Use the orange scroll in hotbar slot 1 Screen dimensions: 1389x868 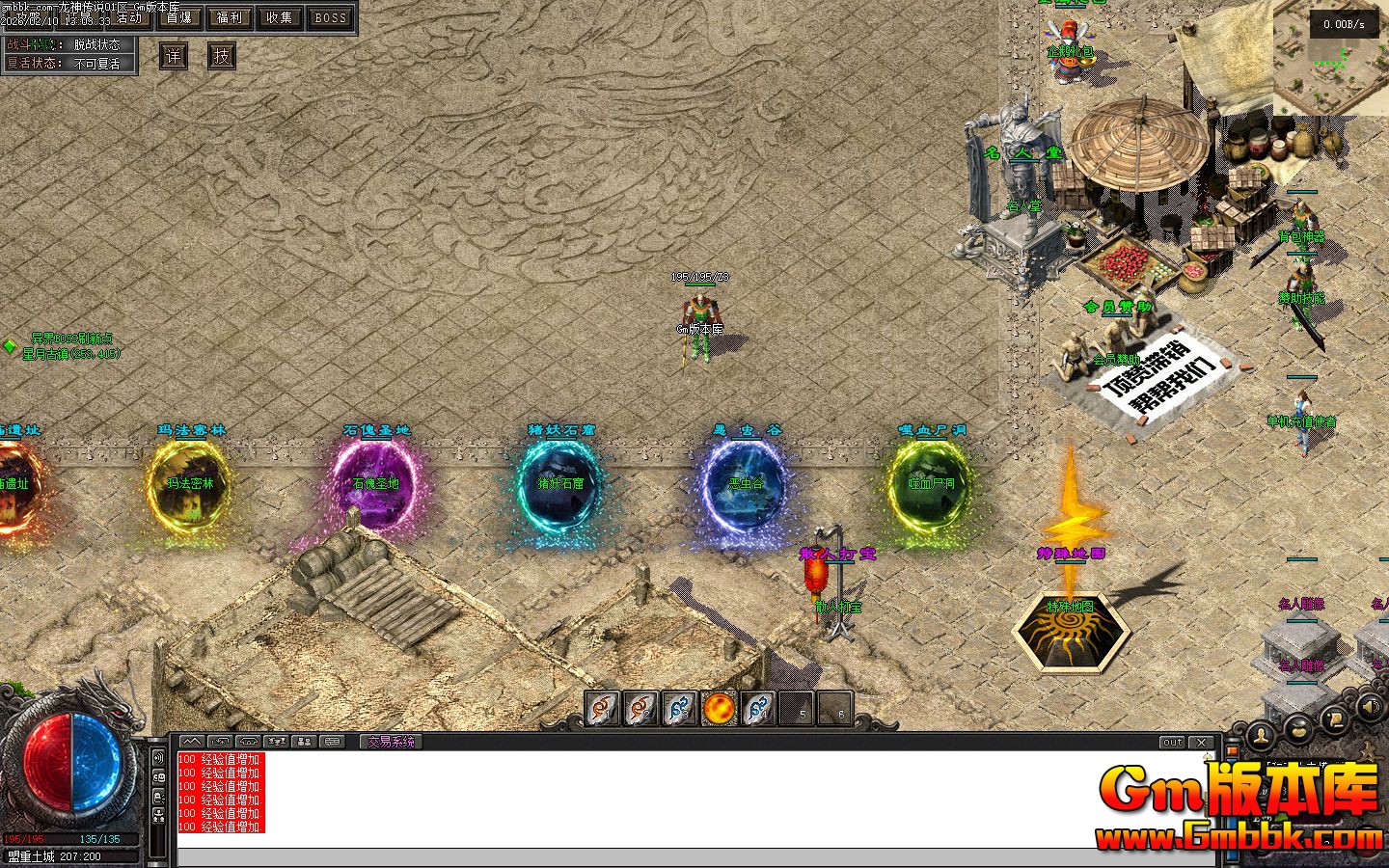603,709
